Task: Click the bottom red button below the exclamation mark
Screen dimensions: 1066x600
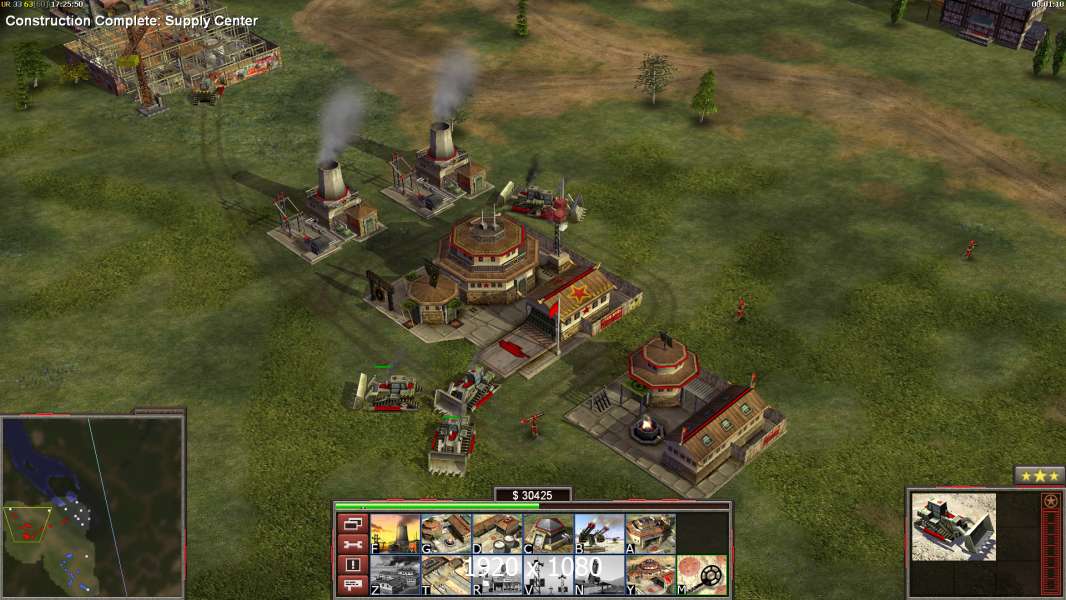Action: point(351,585)
